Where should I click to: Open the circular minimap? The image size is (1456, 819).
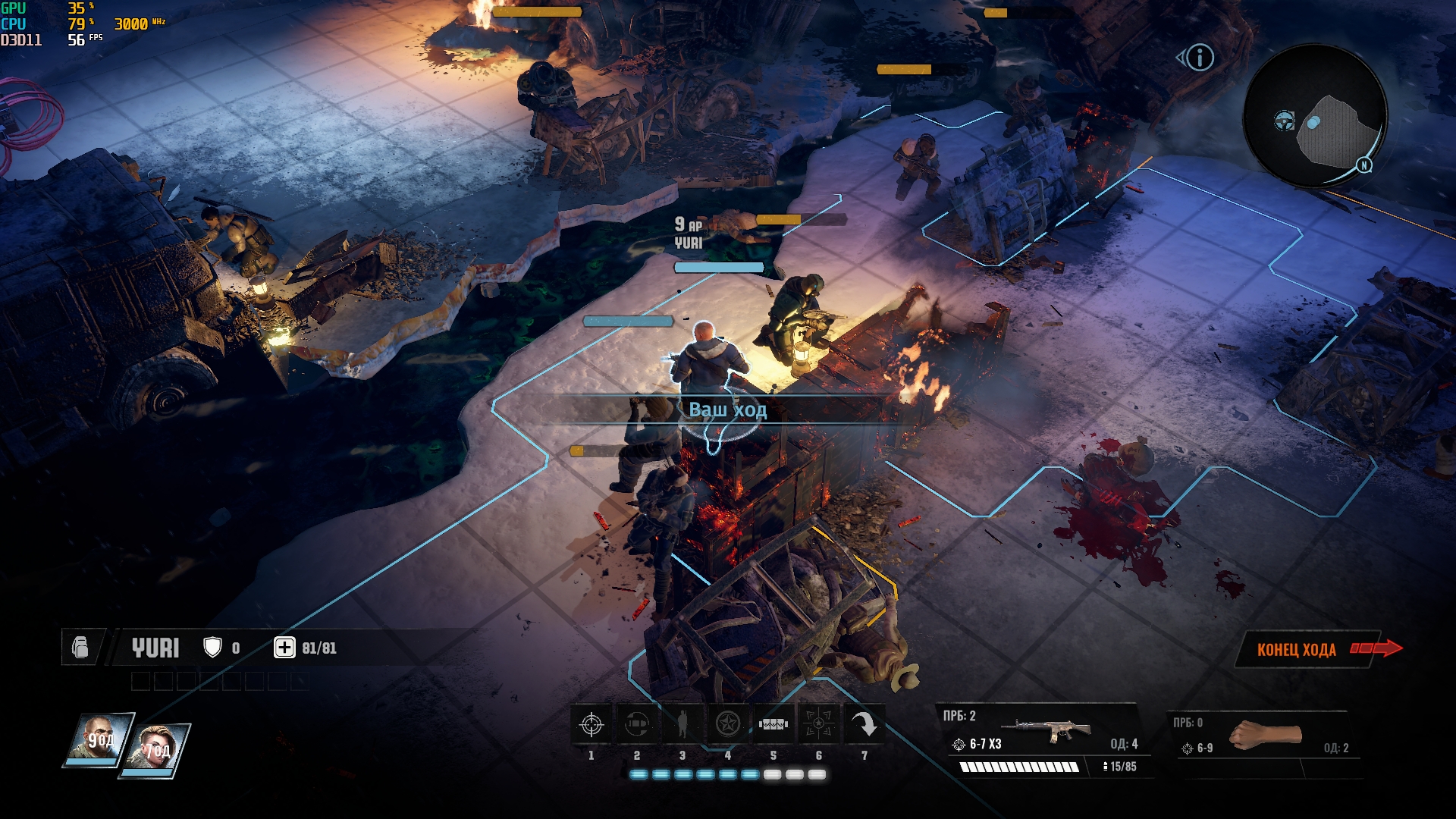click(x=1316, y=115)
